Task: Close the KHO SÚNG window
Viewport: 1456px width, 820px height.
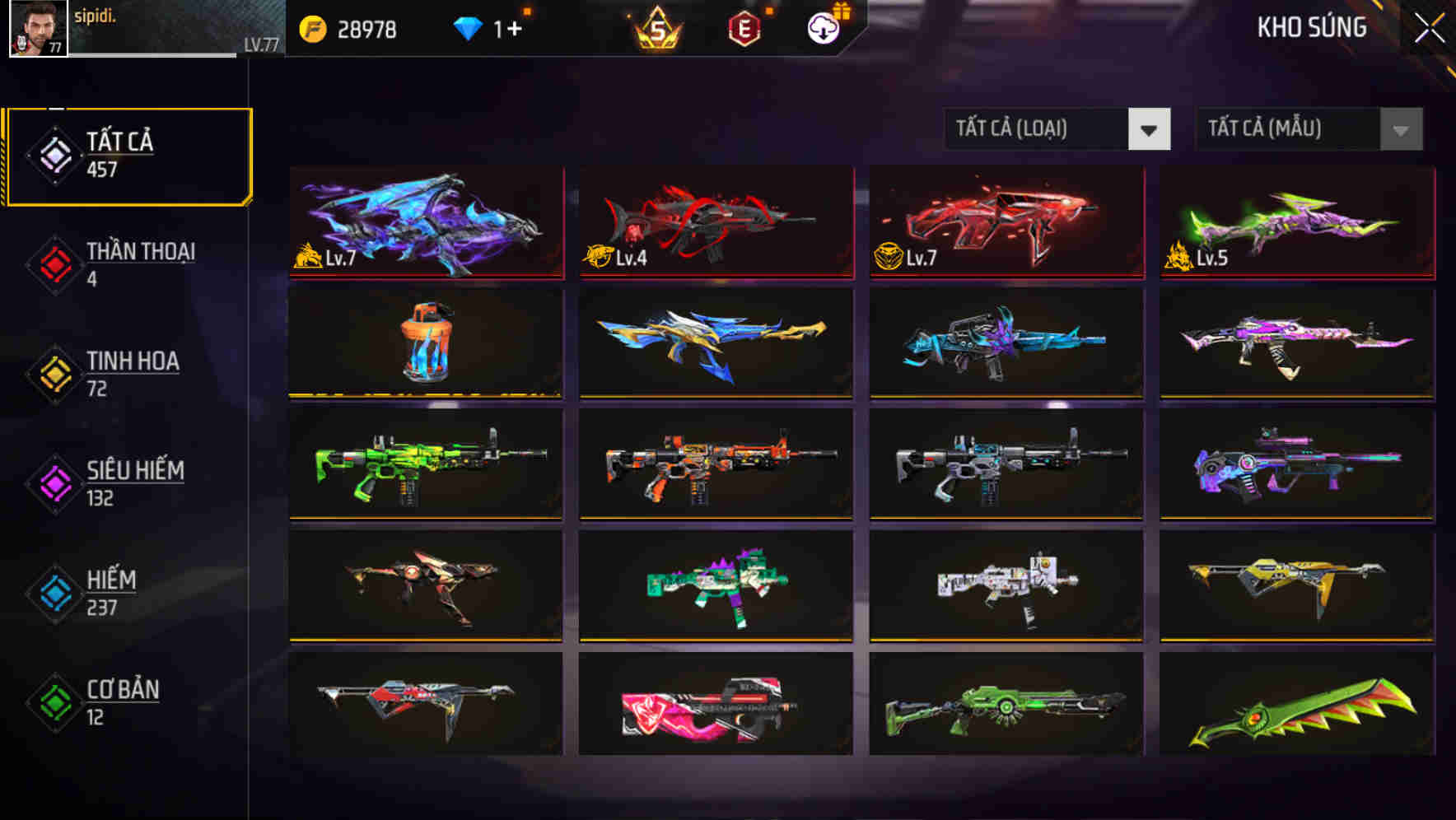Action: point(1429,26)
